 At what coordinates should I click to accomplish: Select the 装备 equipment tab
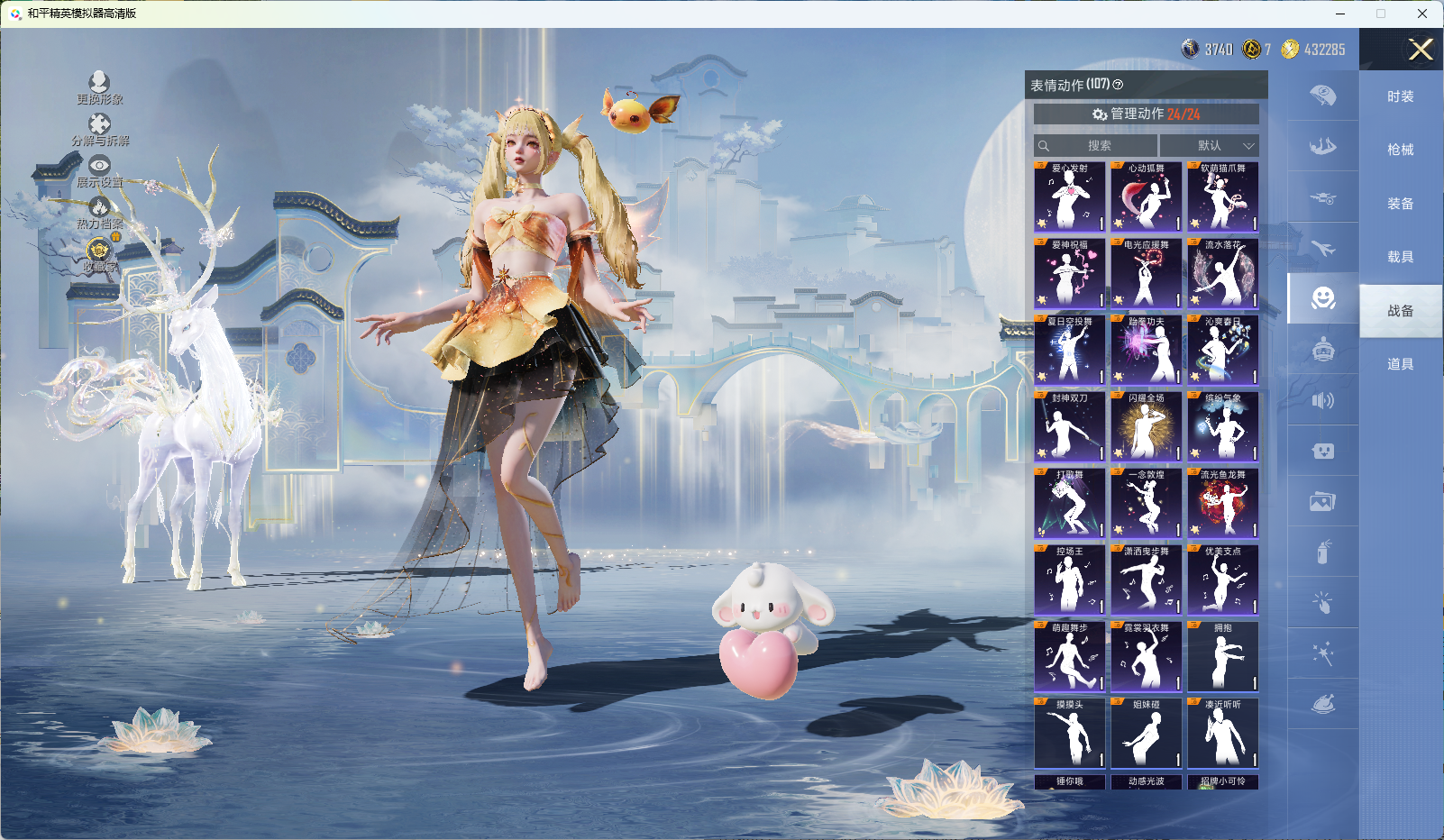1400,204
